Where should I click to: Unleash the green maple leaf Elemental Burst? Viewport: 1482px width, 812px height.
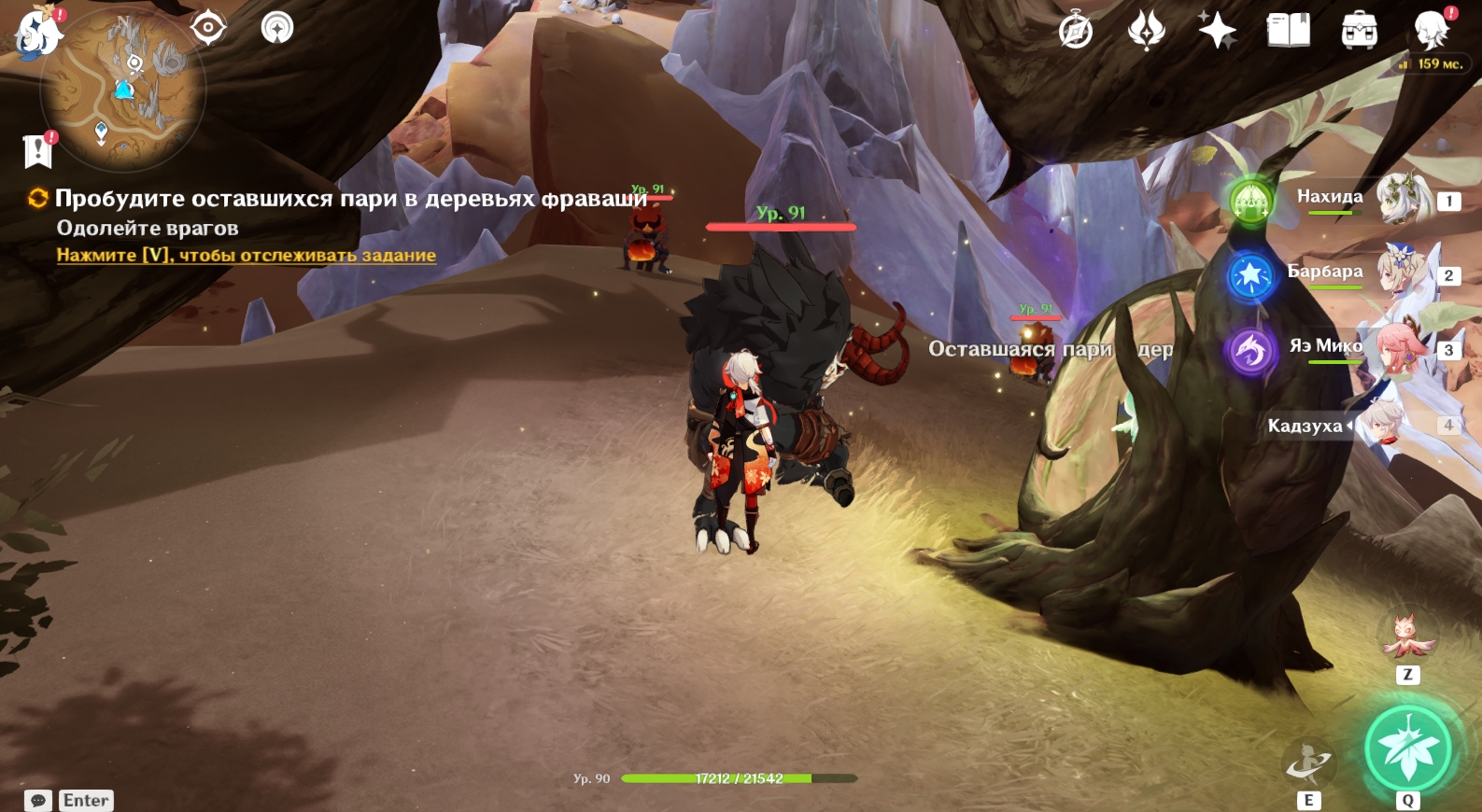tap(1407, 749)
